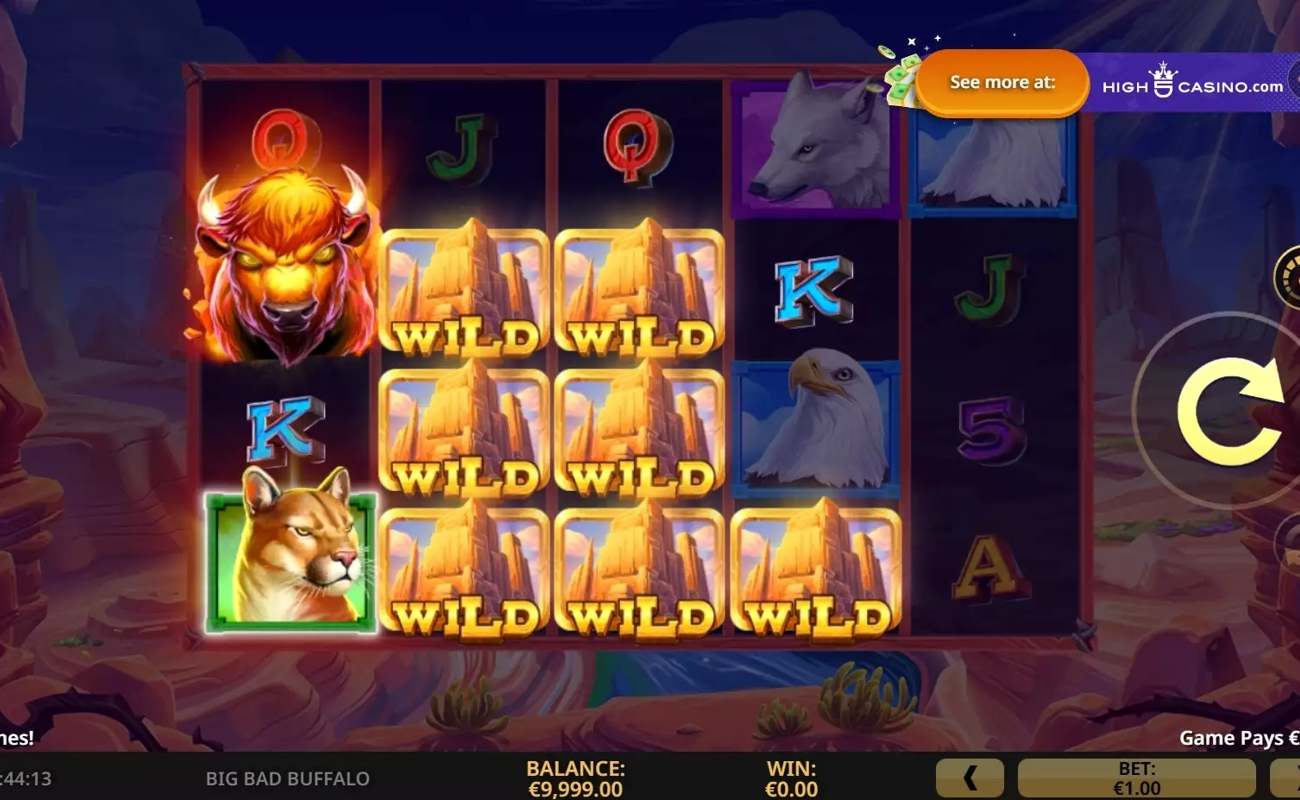Spin the reels with the yellow arrow button

1230,411
